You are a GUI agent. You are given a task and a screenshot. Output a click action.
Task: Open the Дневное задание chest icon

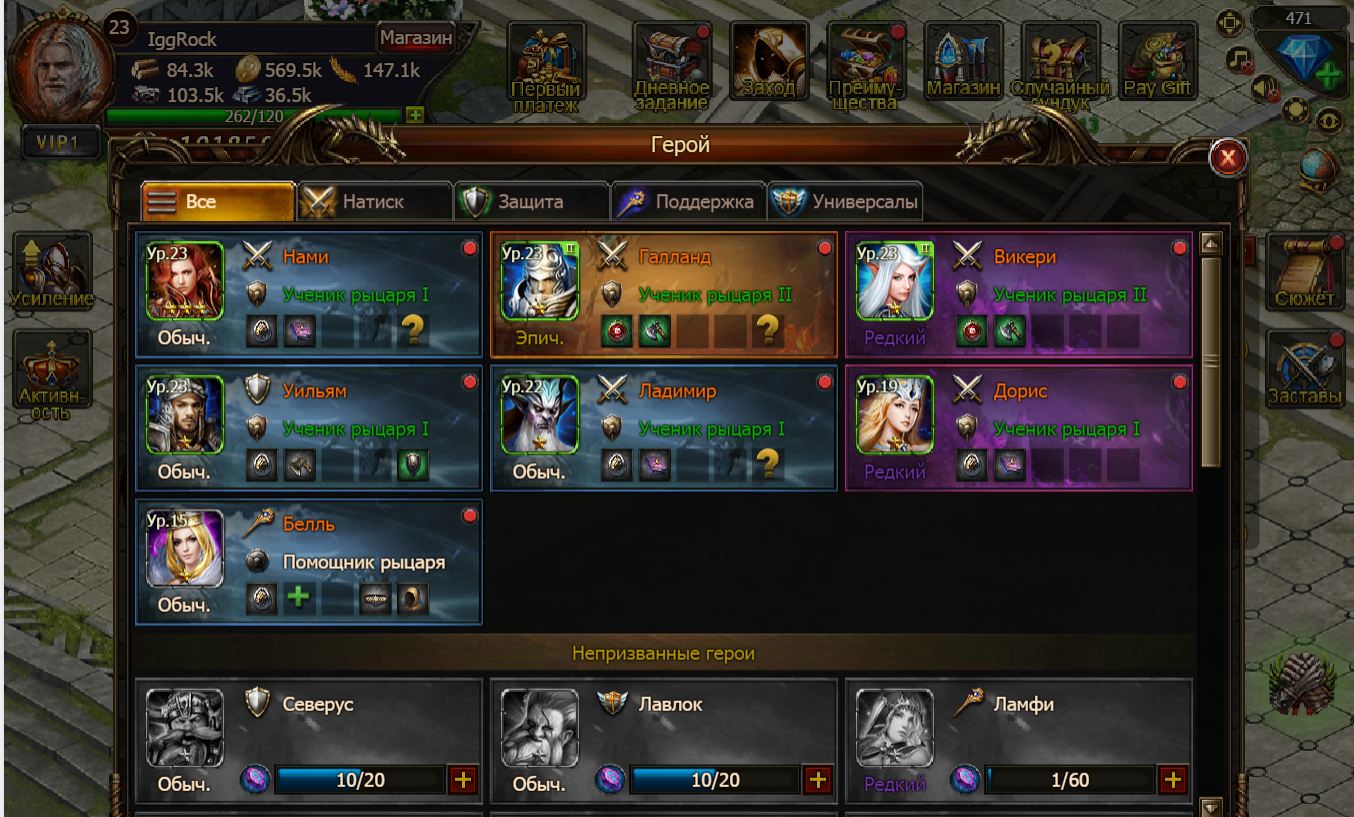[671, 62]
